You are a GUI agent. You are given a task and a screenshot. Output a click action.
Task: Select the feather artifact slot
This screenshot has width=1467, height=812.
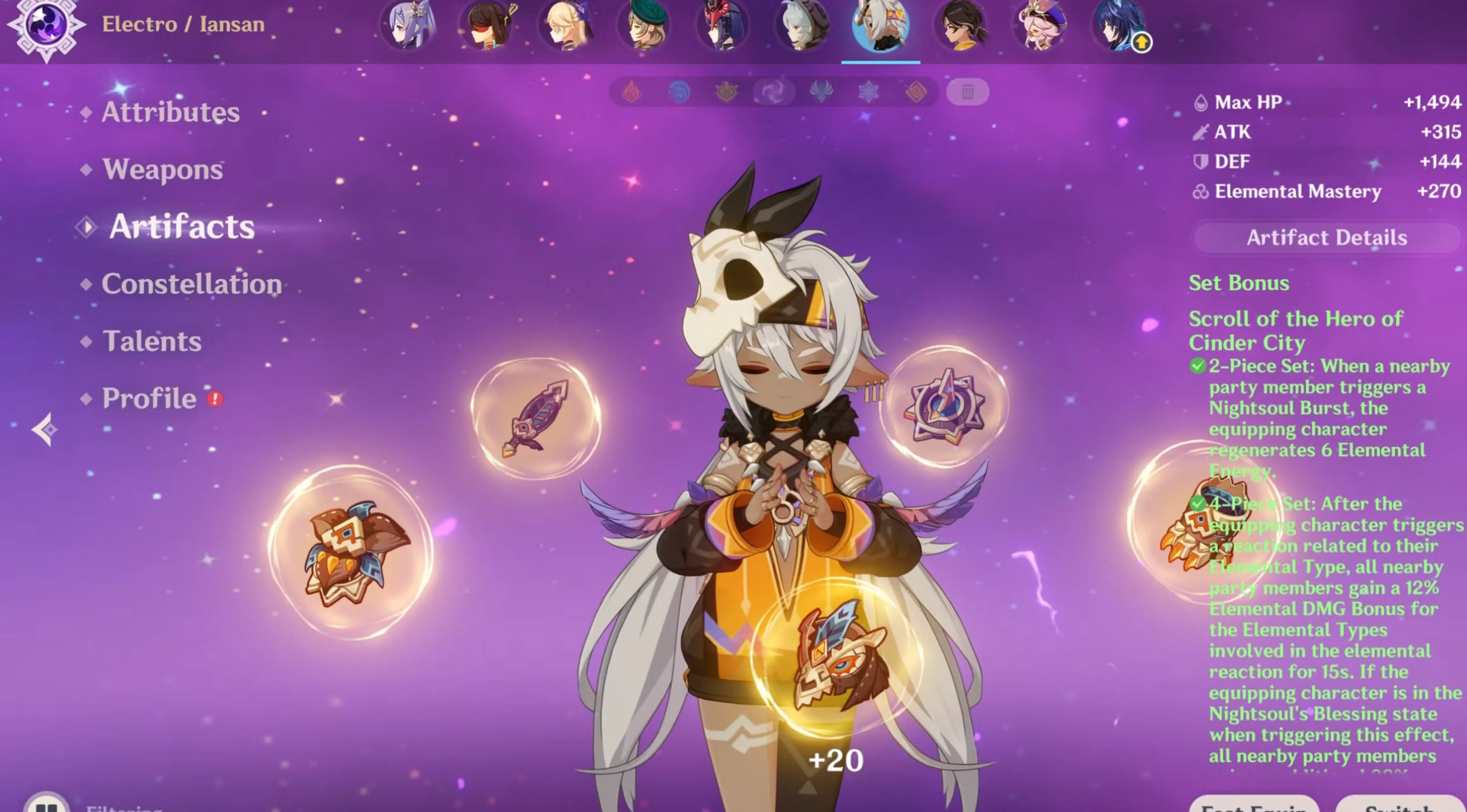pos(535,418)
